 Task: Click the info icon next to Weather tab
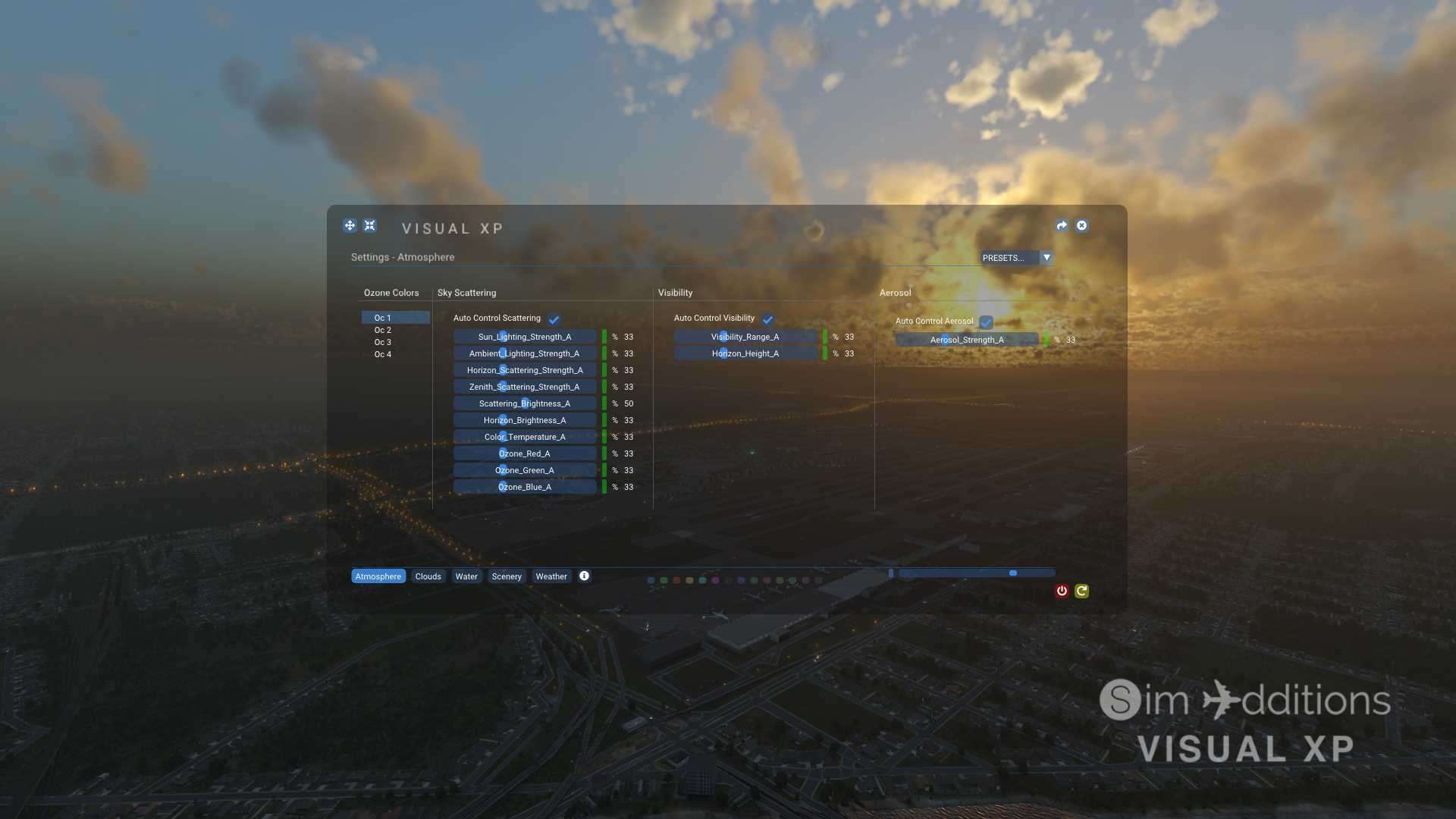coord(584,576)
